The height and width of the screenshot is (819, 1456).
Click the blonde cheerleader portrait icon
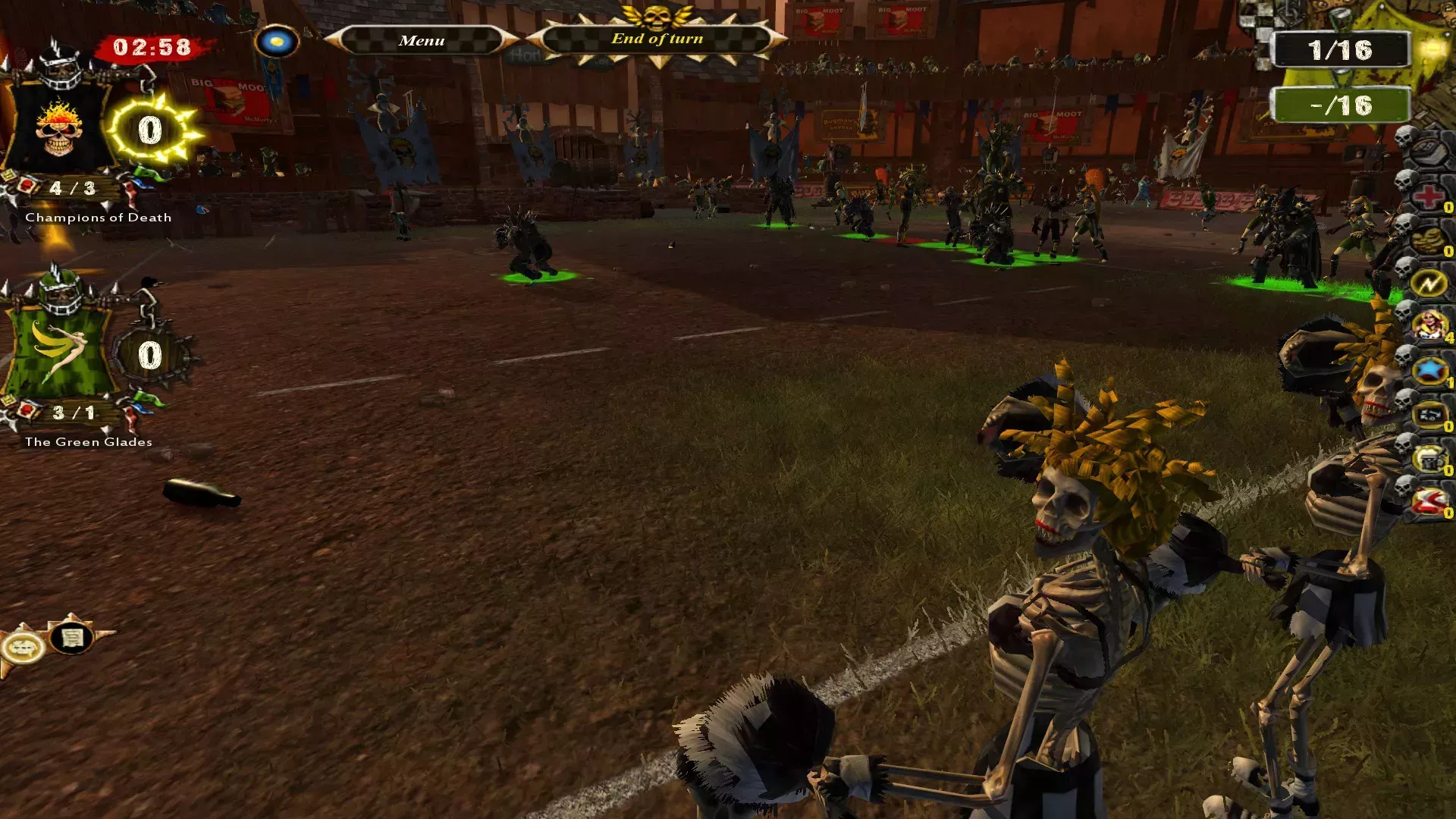(1429, 327)
